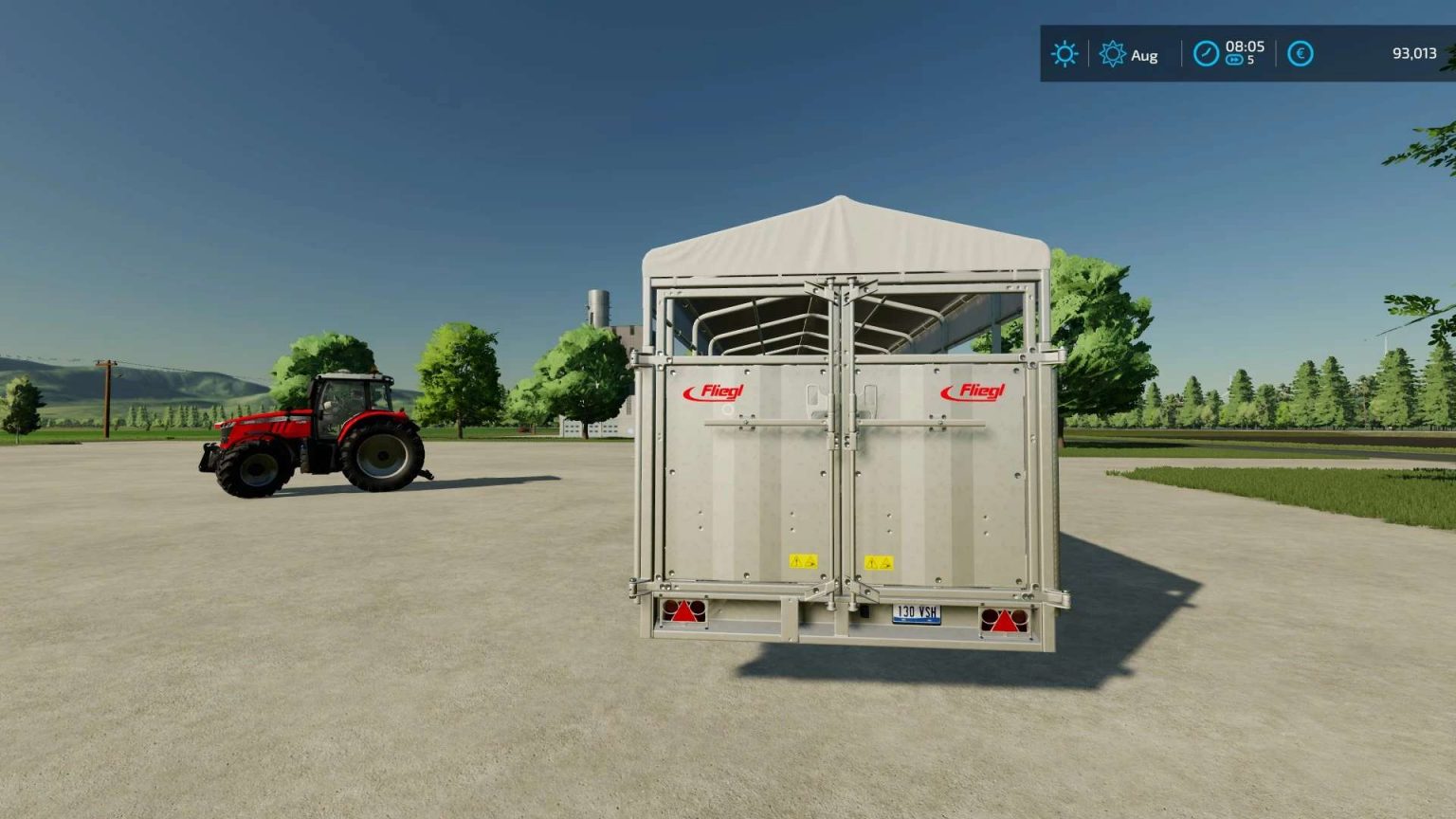Click the left yellow warning sticker
Viewport: 1456px width, 819px height.
[x=804, y=559]
